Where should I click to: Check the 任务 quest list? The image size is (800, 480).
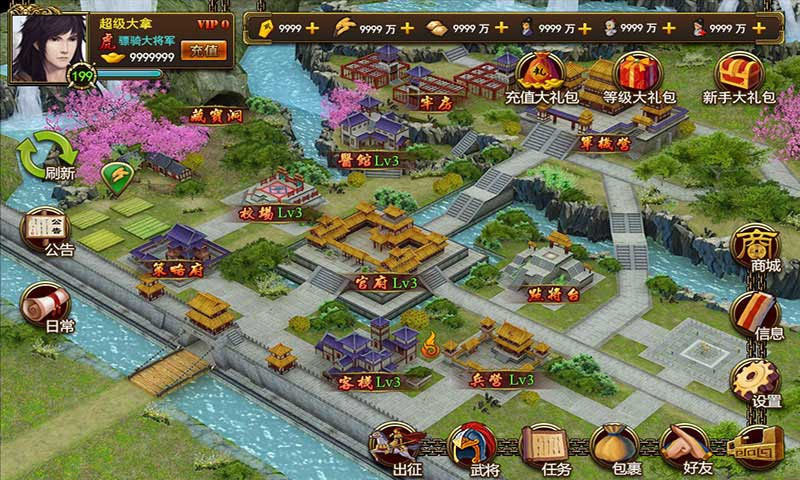tap(545, 448)
